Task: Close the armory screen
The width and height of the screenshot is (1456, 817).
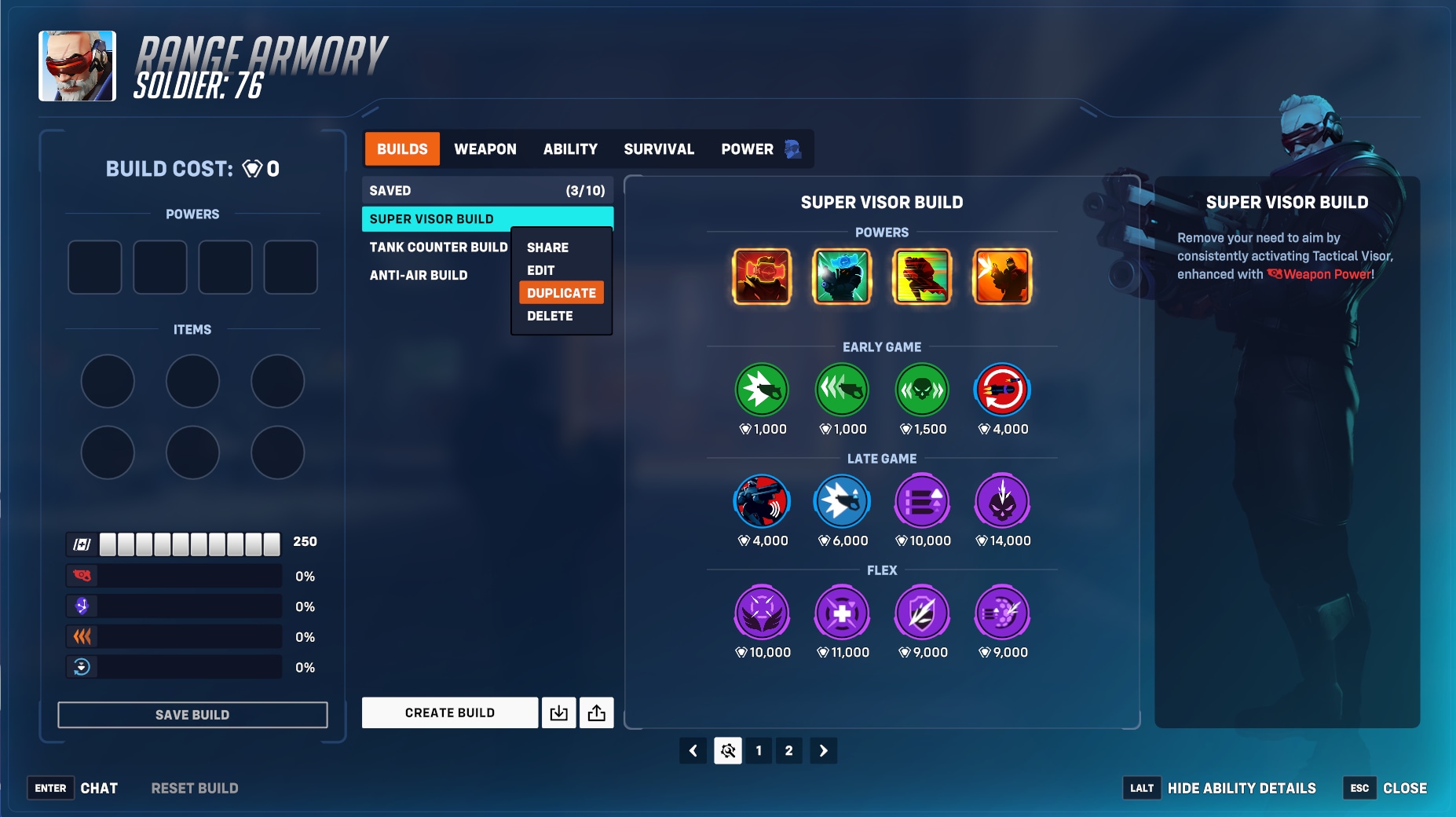Action: (x=1404, y=788)
